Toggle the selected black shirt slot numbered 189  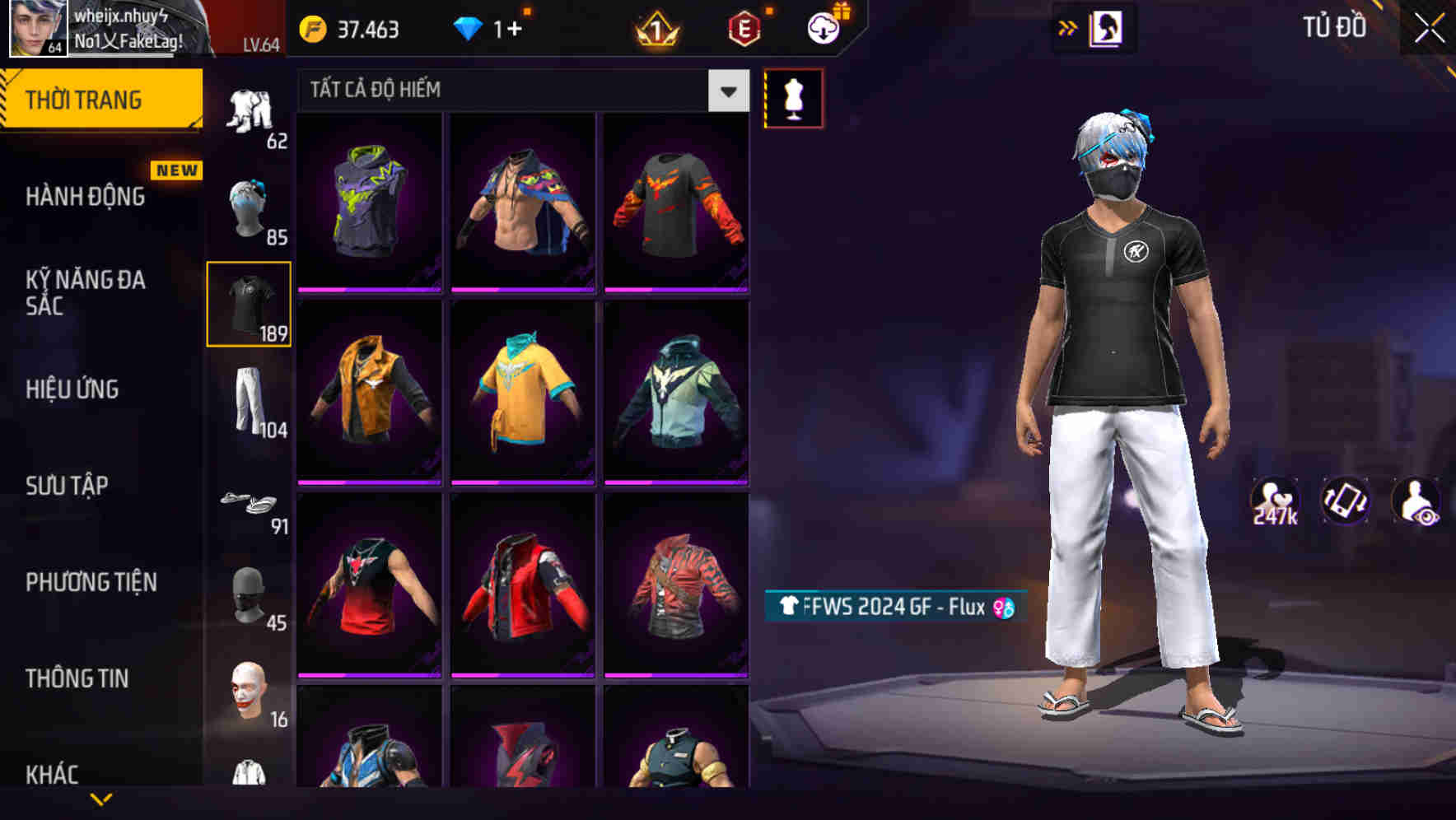click(x=249, y=303)
